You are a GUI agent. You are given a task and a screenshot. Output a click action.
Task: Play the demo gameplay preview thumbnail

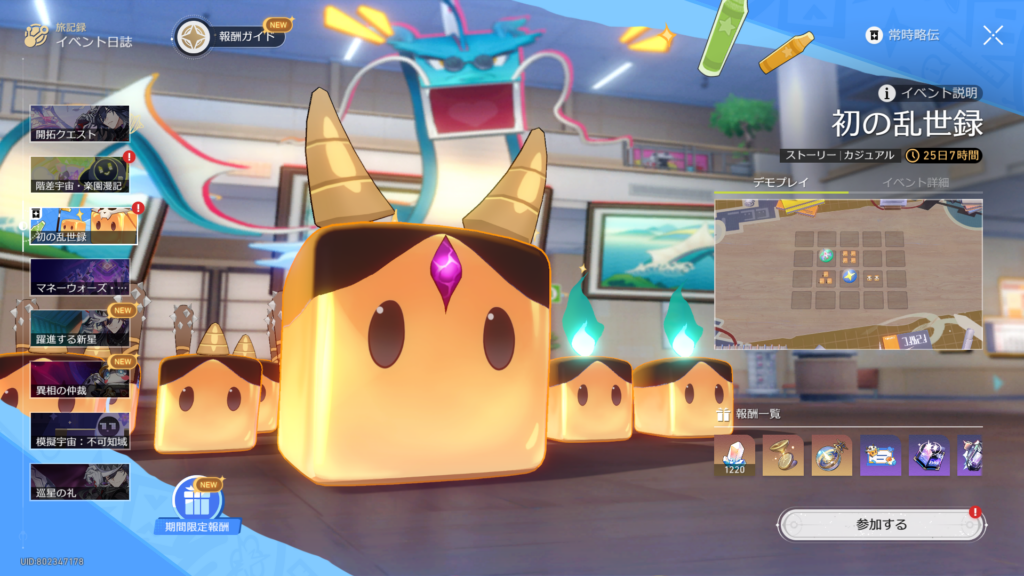(848, 275)
